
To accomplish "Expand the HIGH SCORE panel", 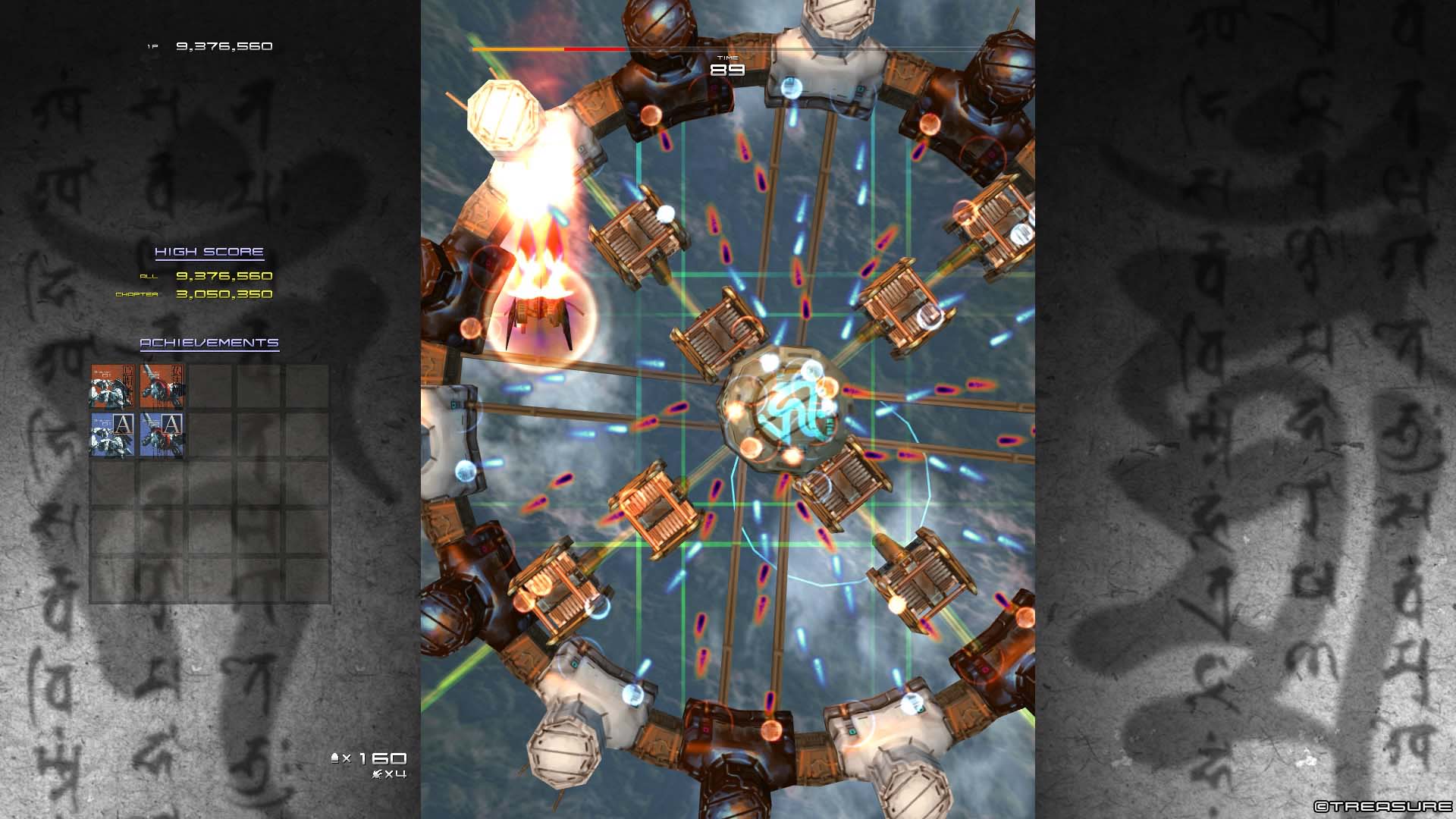I will point(209,250).
